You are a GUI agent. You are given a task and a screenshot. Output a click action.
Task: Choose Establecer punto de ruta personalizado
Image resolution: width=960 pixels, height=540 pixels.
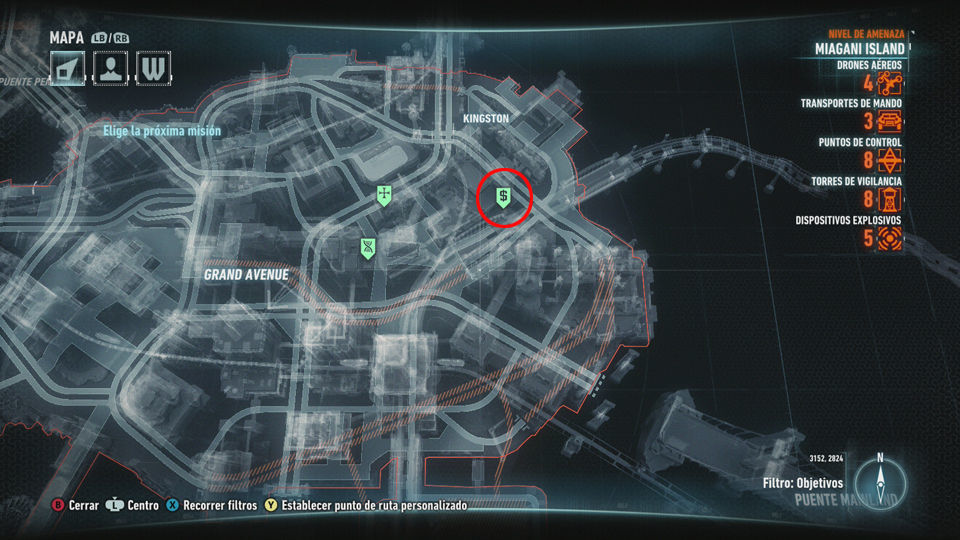point(366,506)
